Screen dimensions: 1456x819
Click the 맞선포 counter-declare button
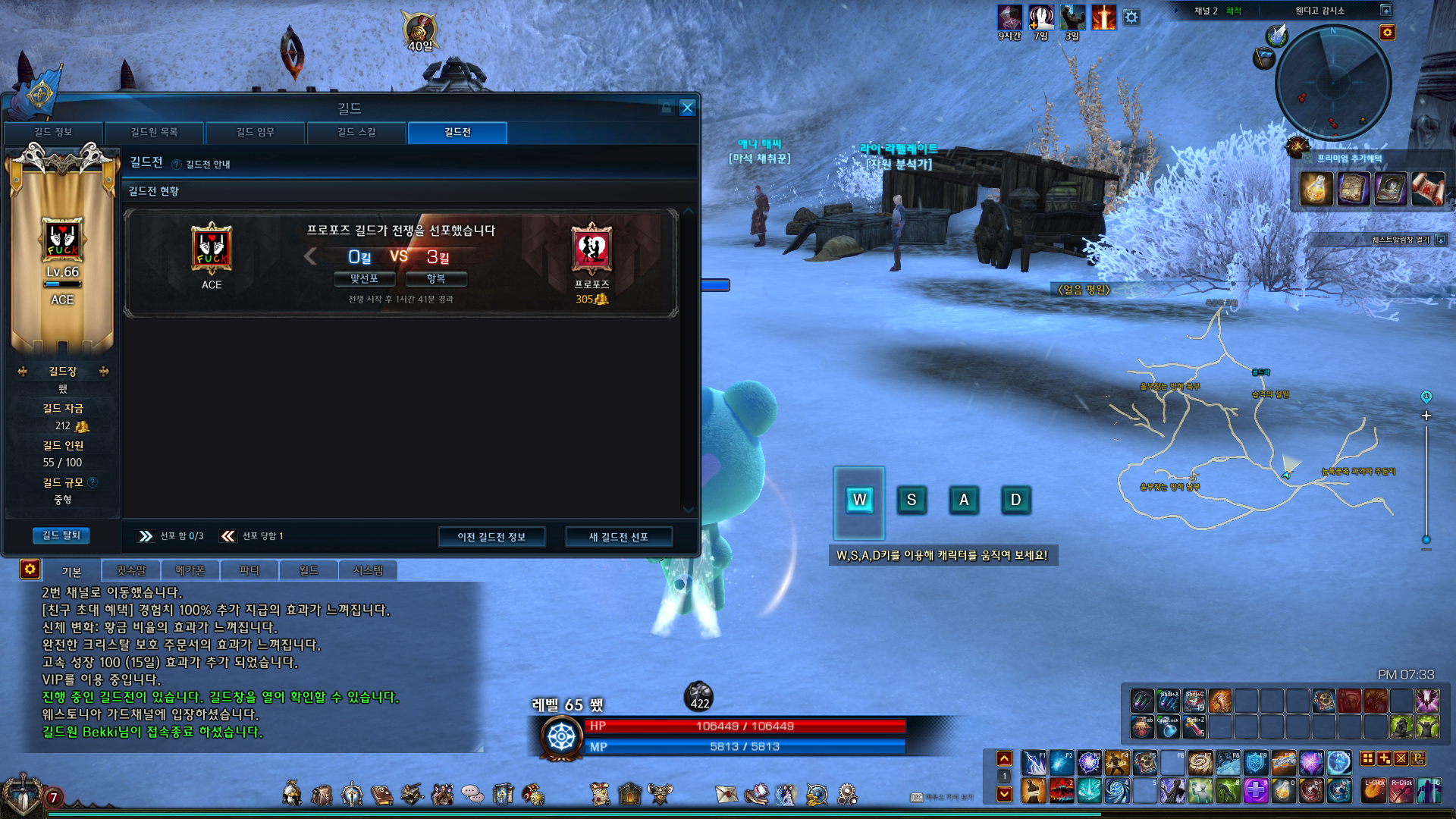coord(364,279)
